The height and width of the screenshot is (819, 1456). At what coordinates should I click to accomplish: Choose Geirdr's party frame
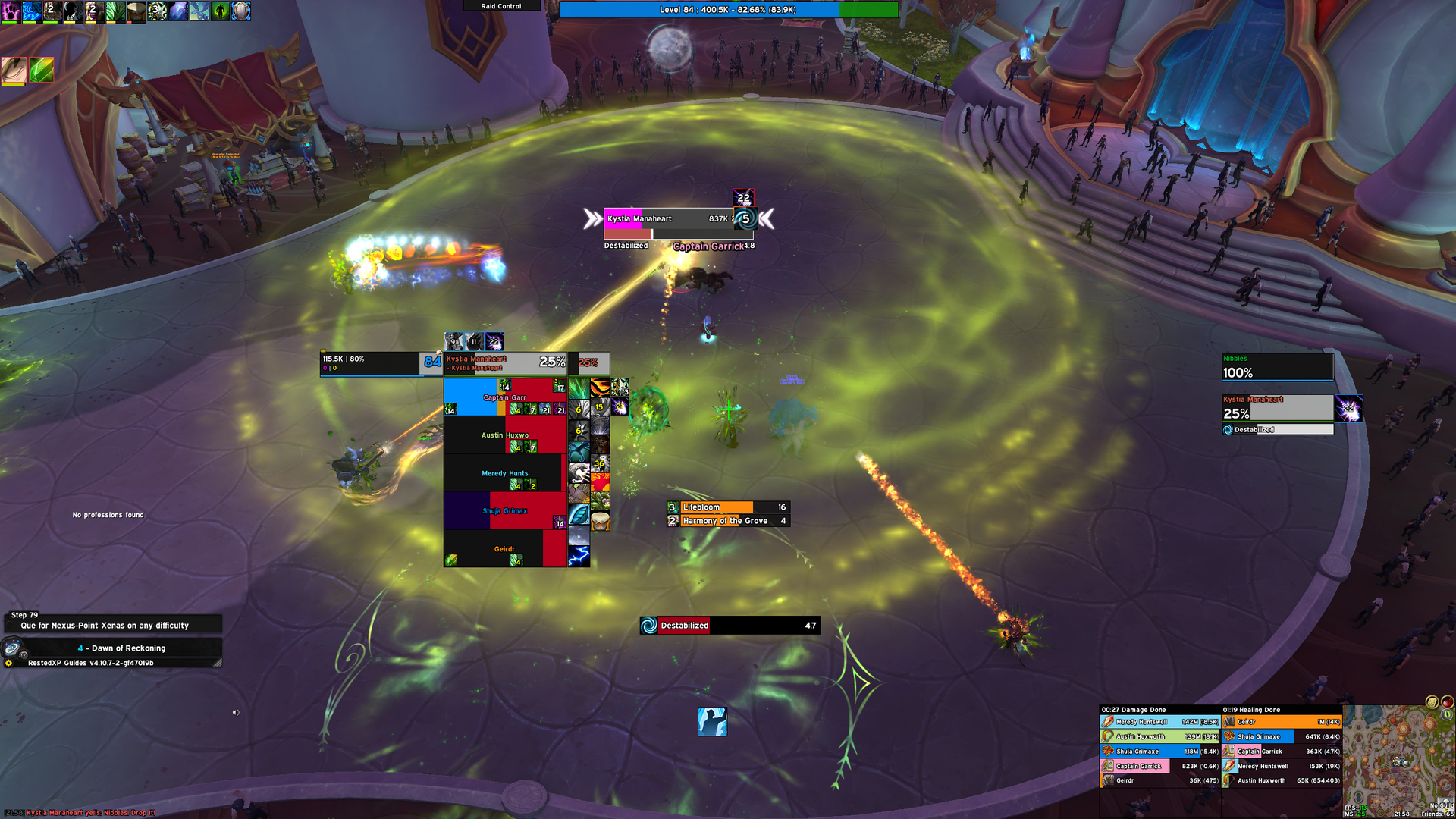point(504,549)
